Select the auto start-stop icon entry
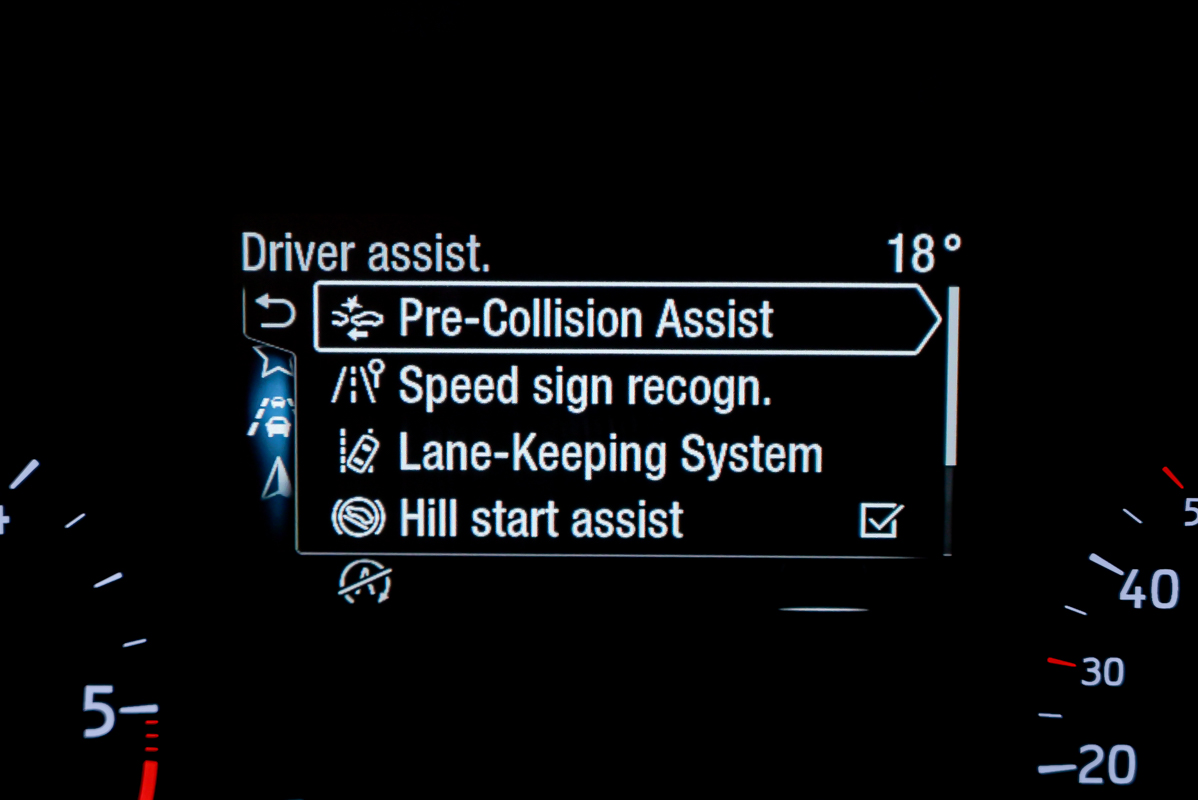The image size is (1198, 800). pos(364,581)
